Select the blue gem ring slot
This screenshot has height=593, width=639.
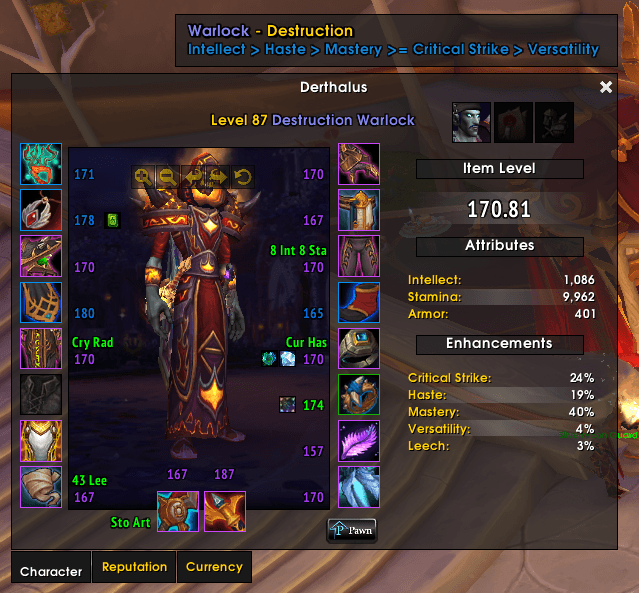(x=358, y=349)
